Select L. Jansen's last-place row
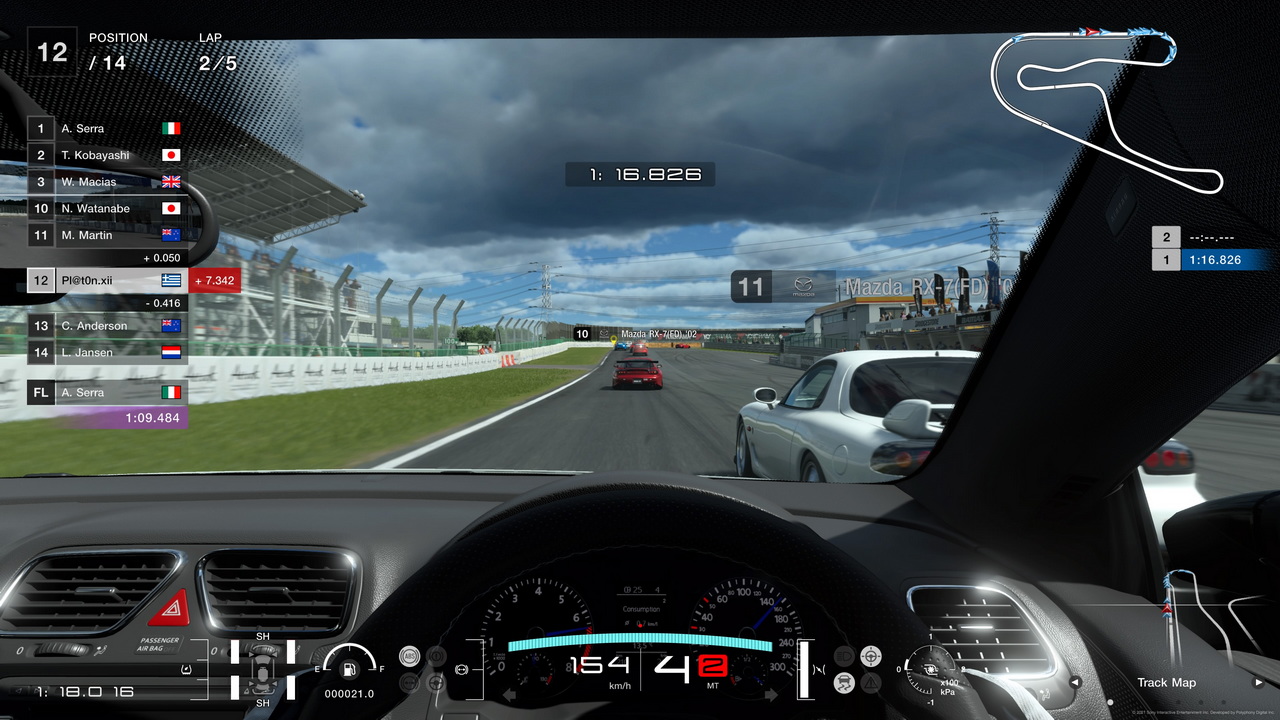1280x720 pixels. [x=107, y=352]
